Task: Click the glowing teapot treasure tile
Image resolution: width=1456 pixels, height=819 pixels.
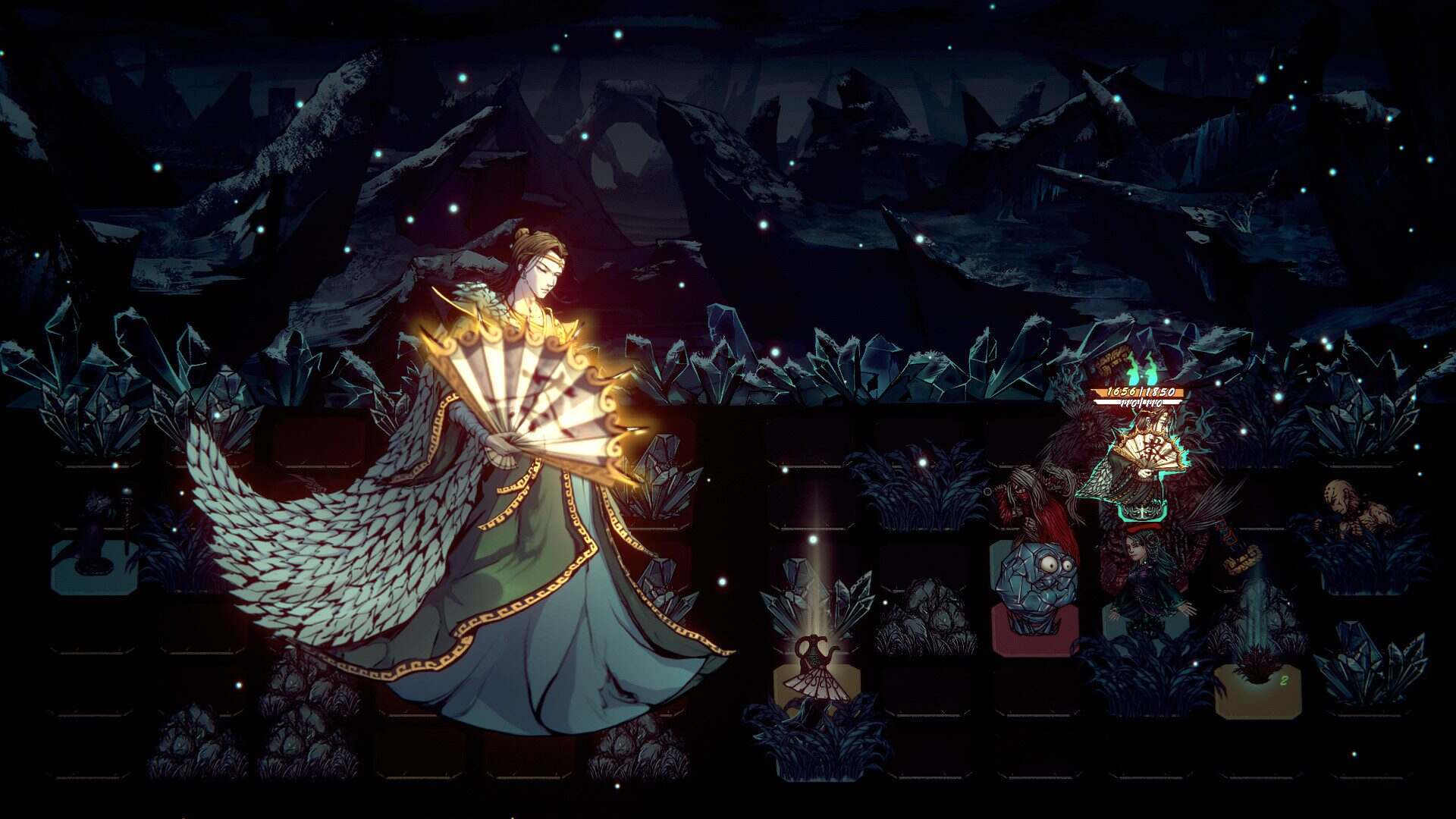Action: point(813,651)
